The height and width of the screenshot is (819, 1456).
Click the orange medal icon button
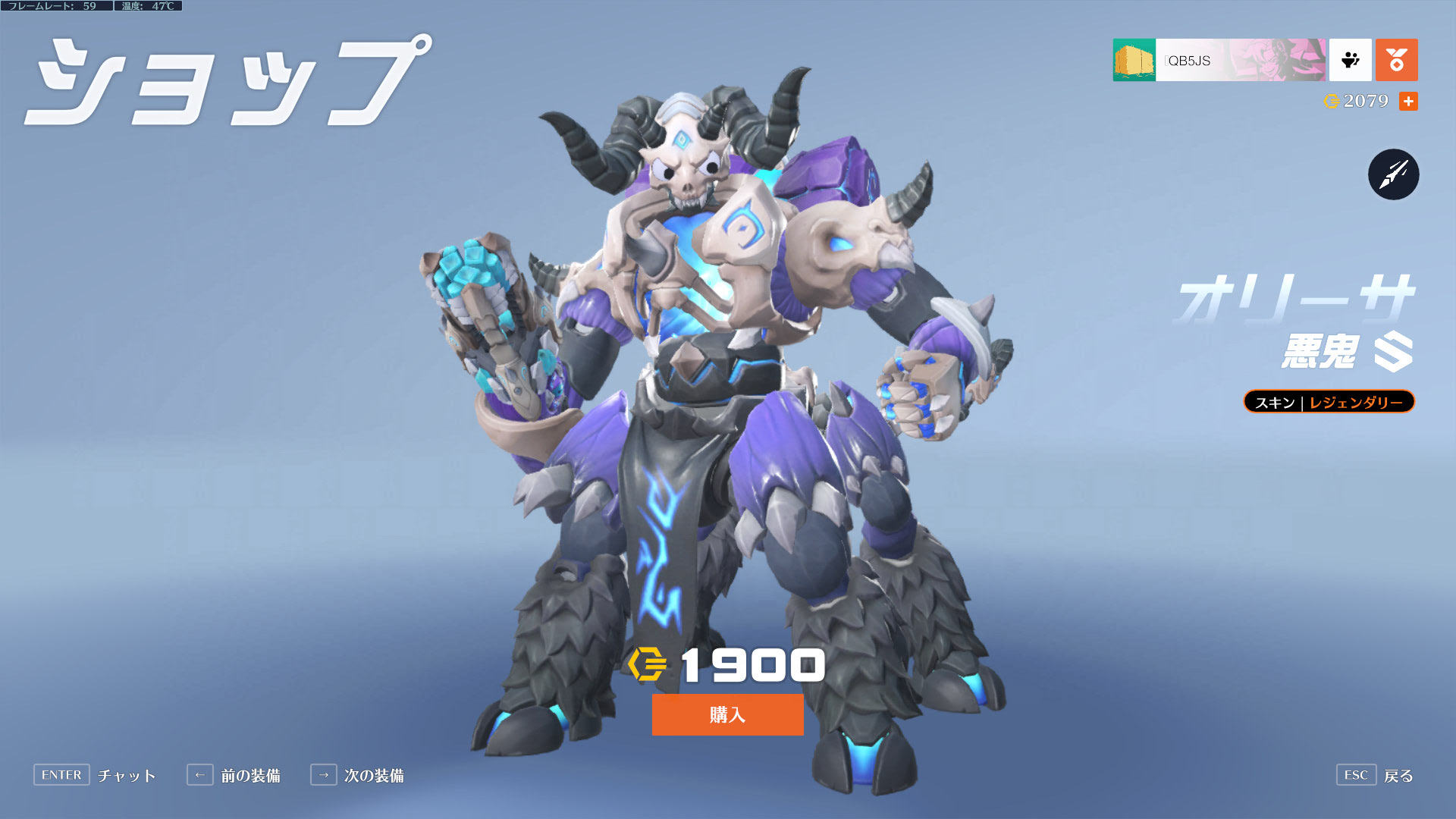[1396, 60]
